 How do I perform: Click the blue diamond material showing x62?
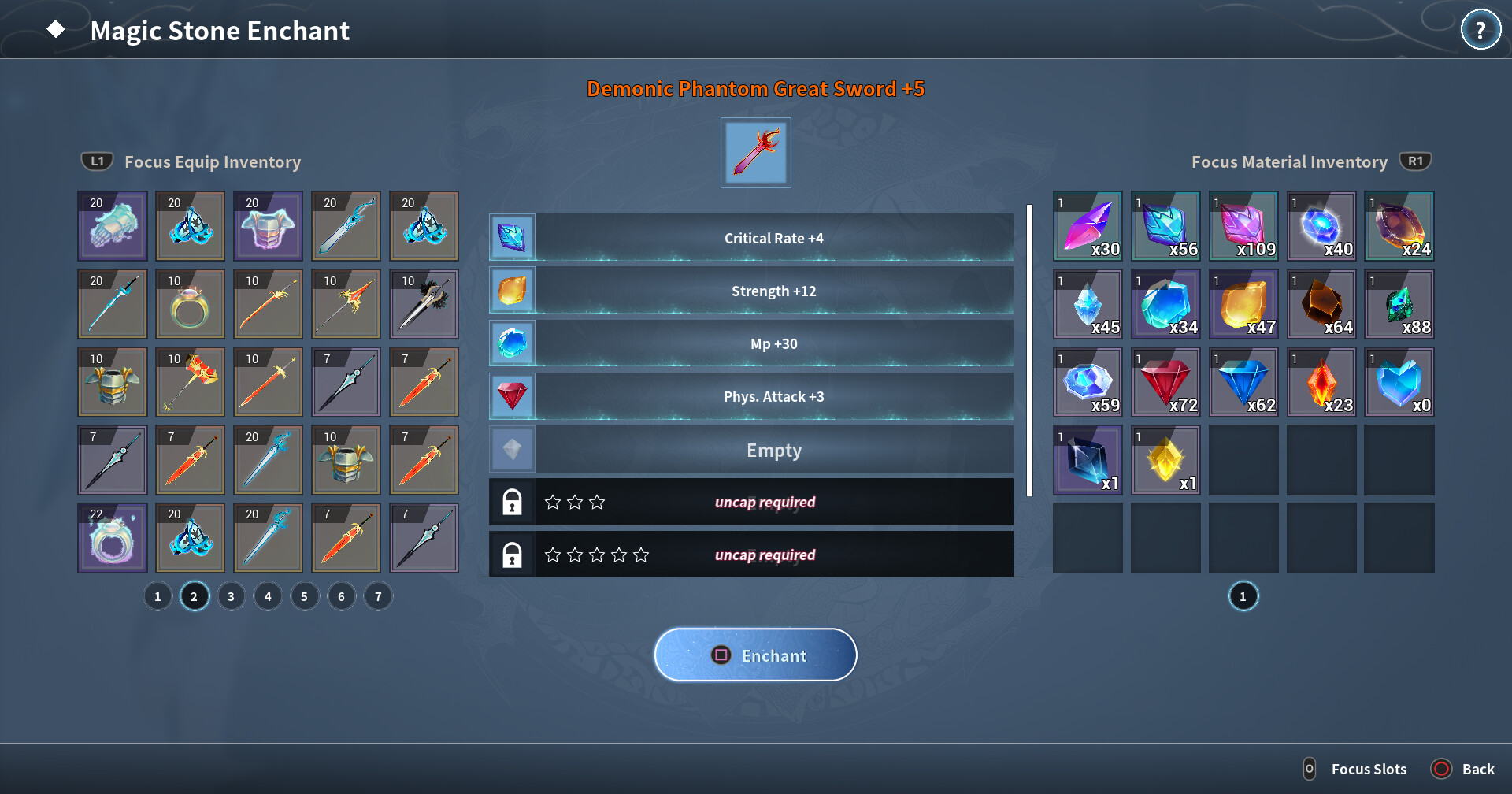coord(1243,382)
